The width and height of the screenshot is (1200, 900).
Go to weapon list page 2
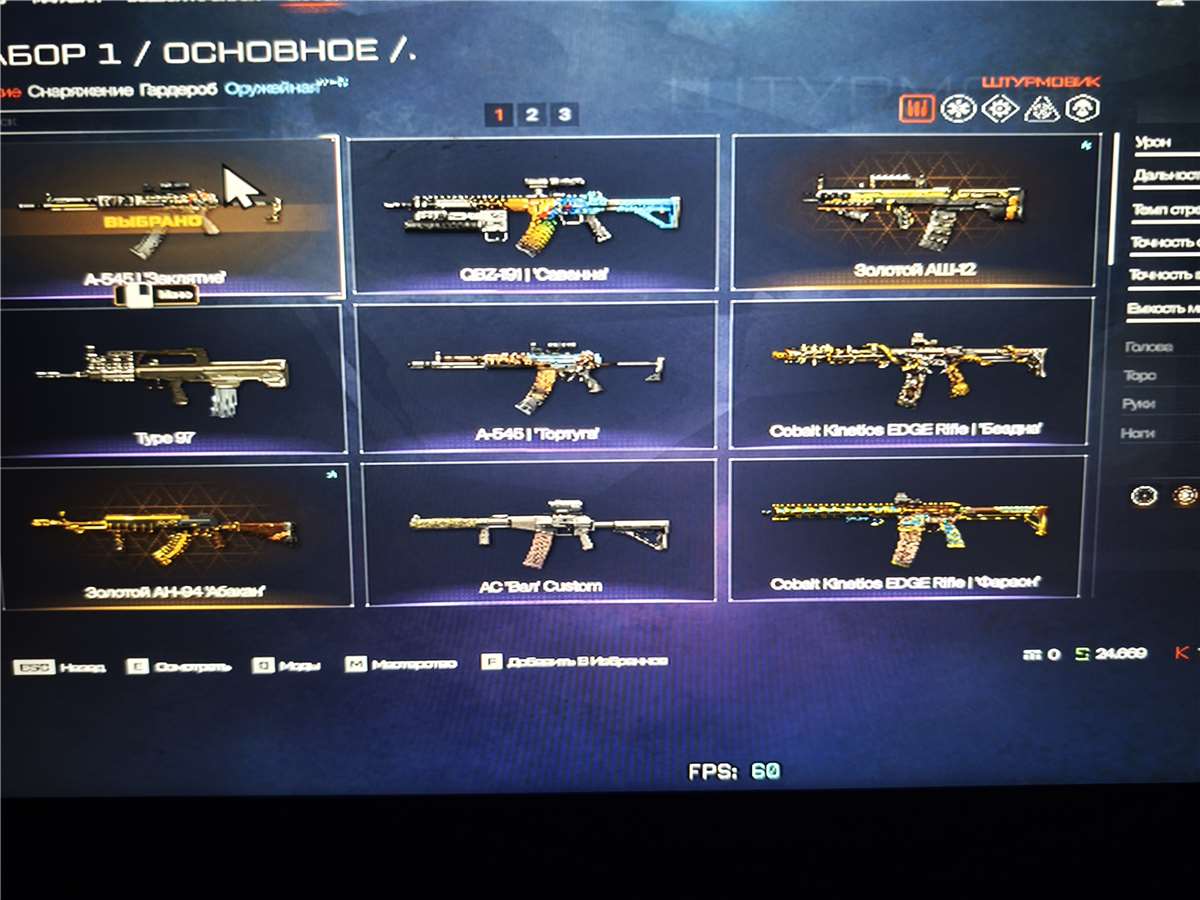(531, 115)
